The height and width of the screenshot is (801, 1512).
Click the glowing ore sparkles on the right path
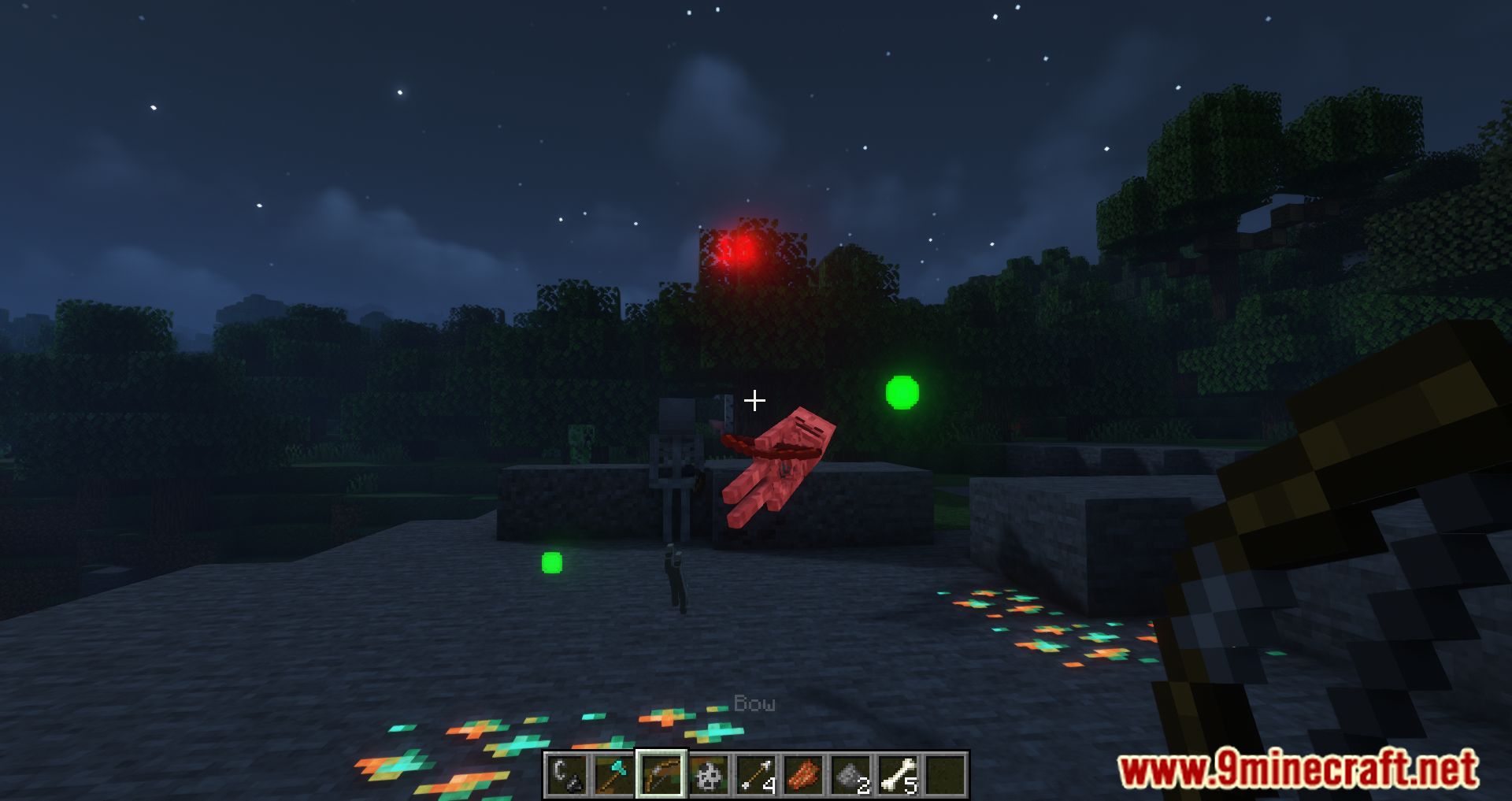pos(1047,630)
